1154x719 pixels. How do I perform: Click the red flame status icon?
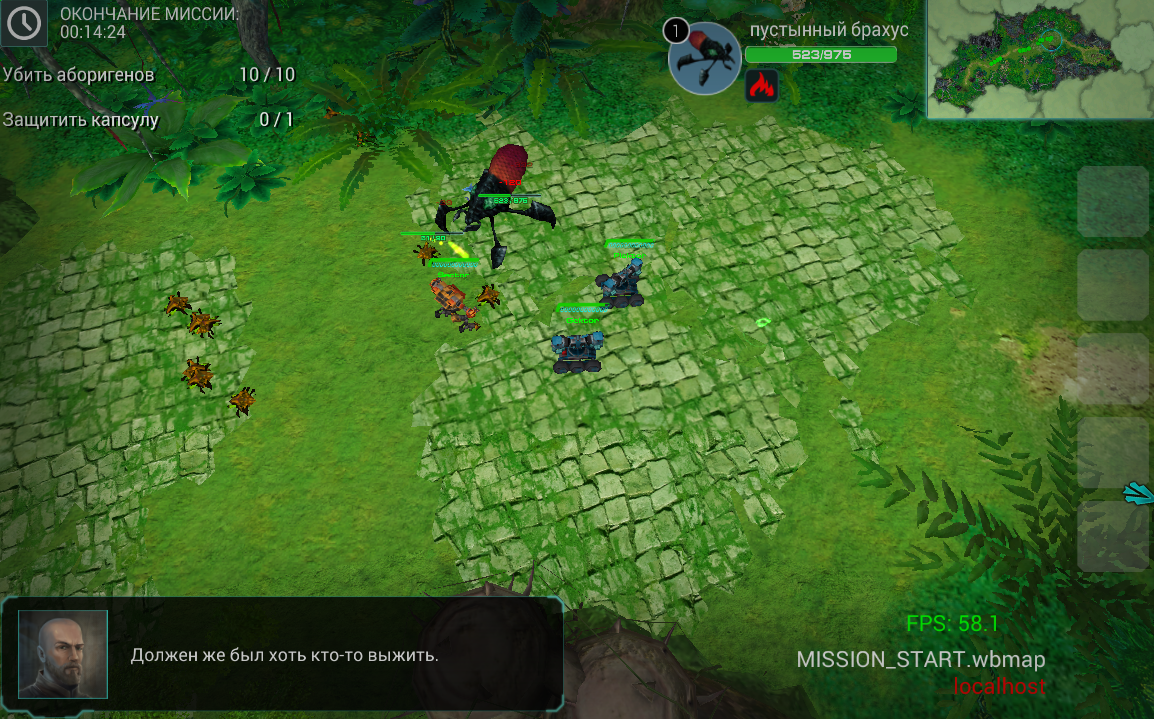coord(762,86)
